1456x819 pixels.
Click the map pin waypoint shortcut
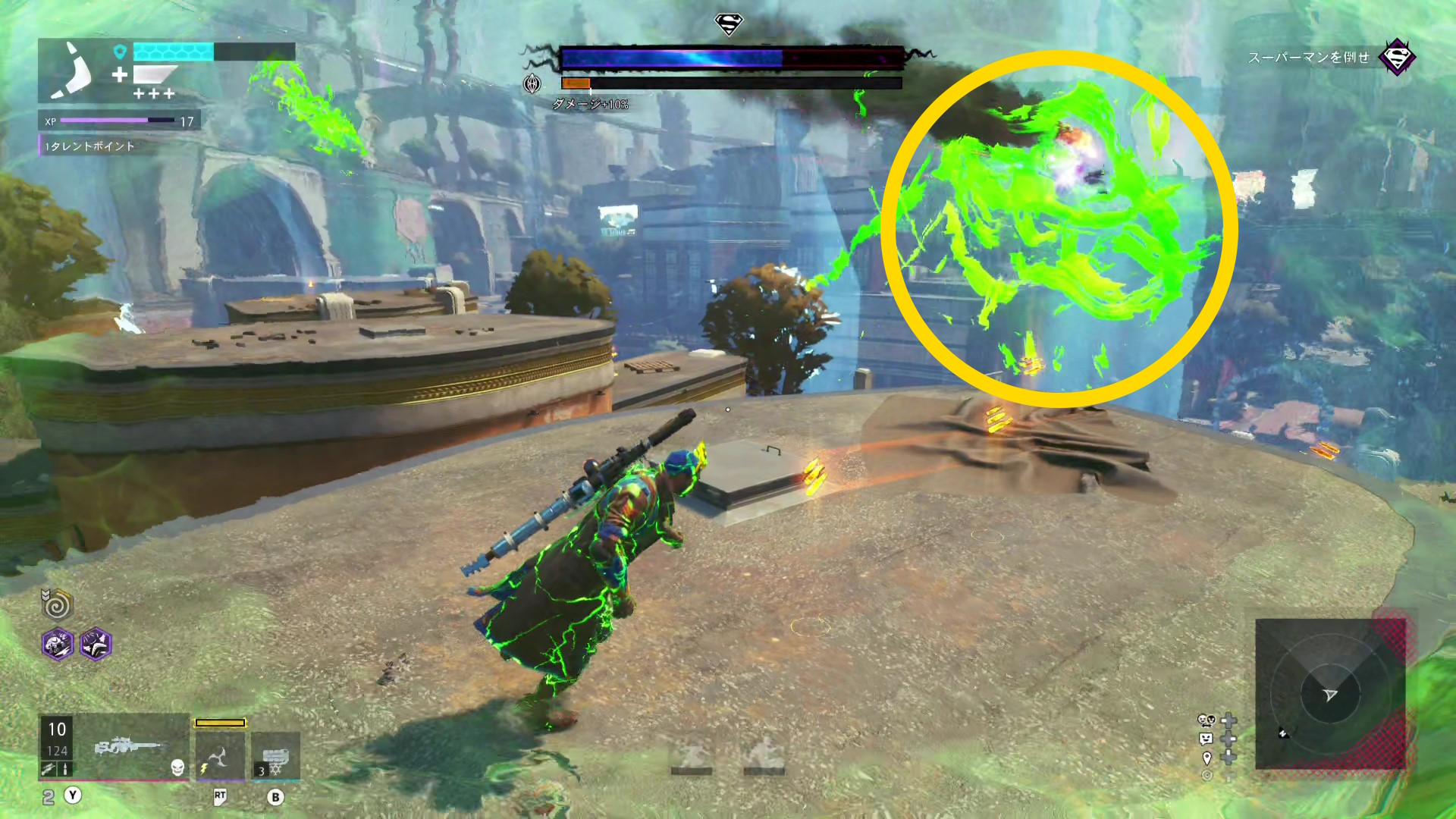pyautogui.click(x=1207, y=758)
